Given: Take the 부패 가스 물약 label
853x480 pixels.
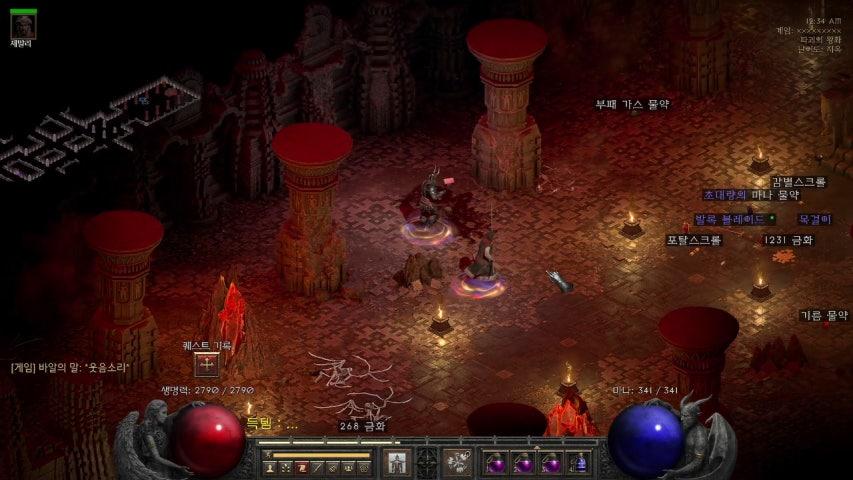Looking at the screenshot, I should pyautogui.click(x=632, y=104).
